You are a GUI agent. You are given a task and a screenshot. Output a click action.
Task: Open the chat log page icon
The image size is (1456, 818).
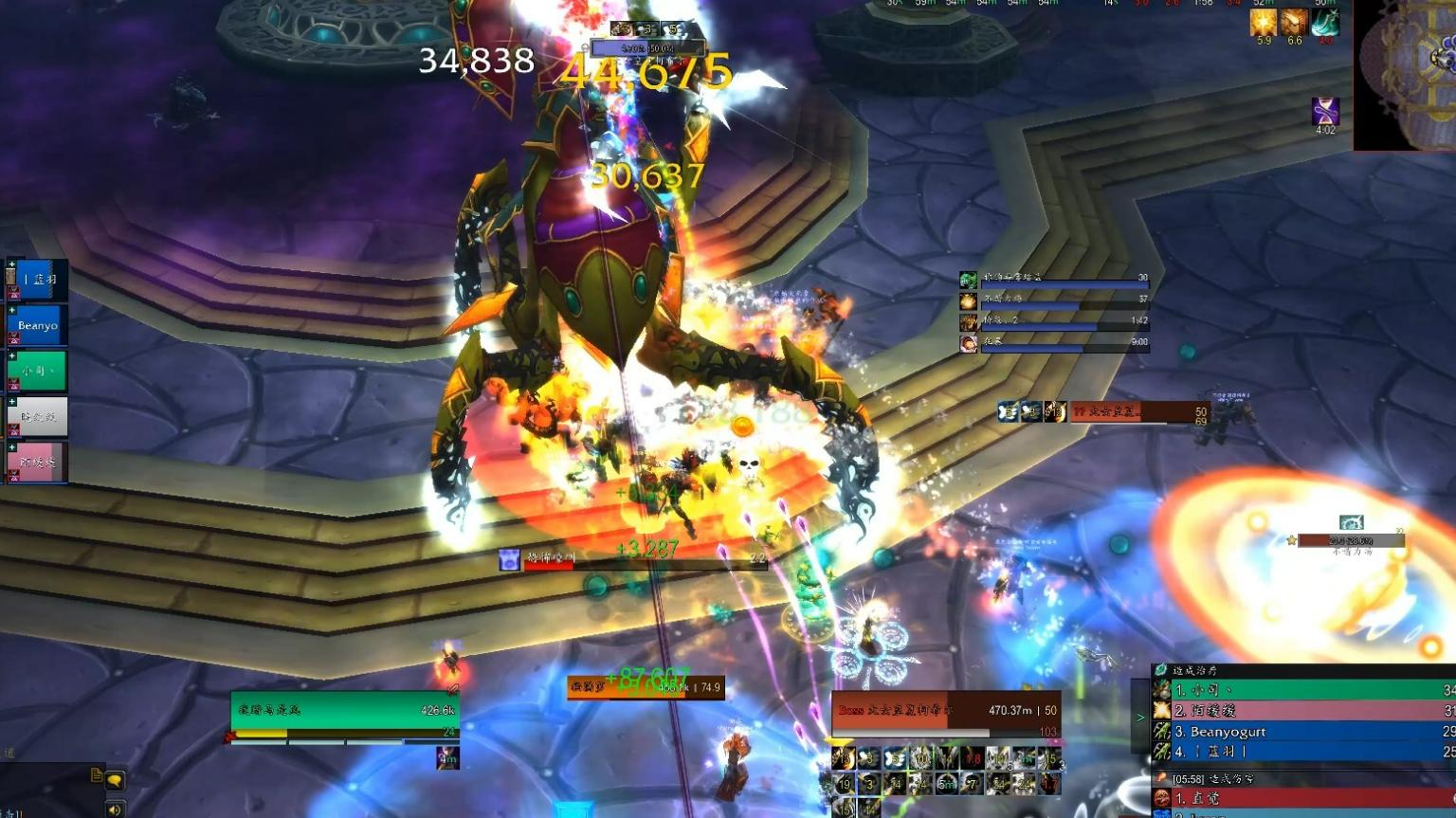pos(96,774)
